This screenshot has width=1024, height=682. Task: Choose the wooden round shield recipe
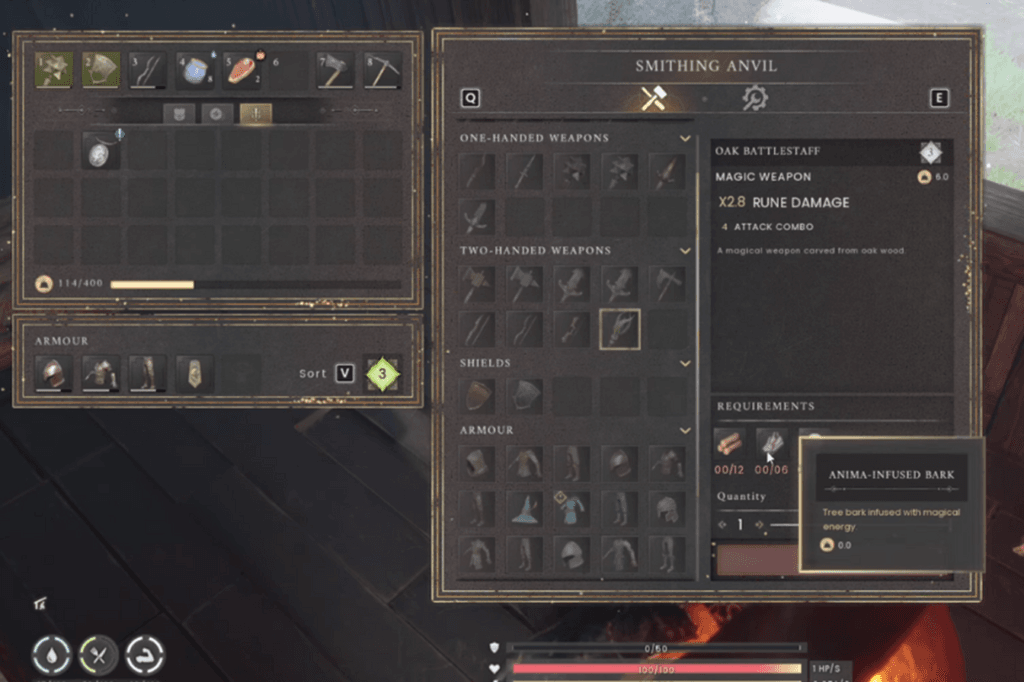478,395
